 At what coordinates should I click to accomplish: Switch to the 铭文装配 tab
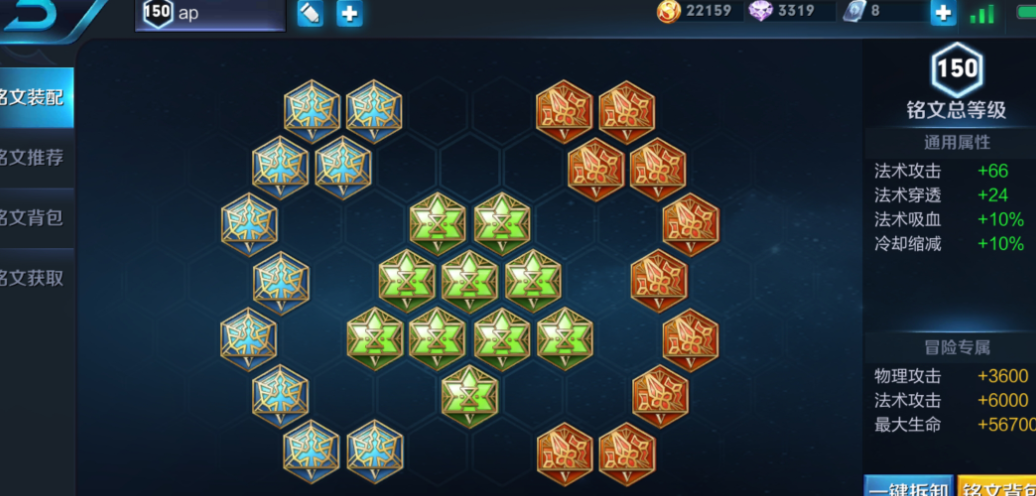coord(36,98)
